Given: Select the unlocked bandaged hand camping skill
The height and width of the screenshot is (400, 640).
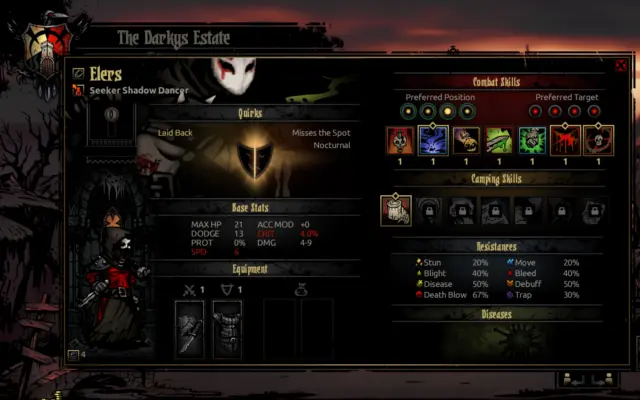Looking at the screenshot, I should click(x=396, y=209).
